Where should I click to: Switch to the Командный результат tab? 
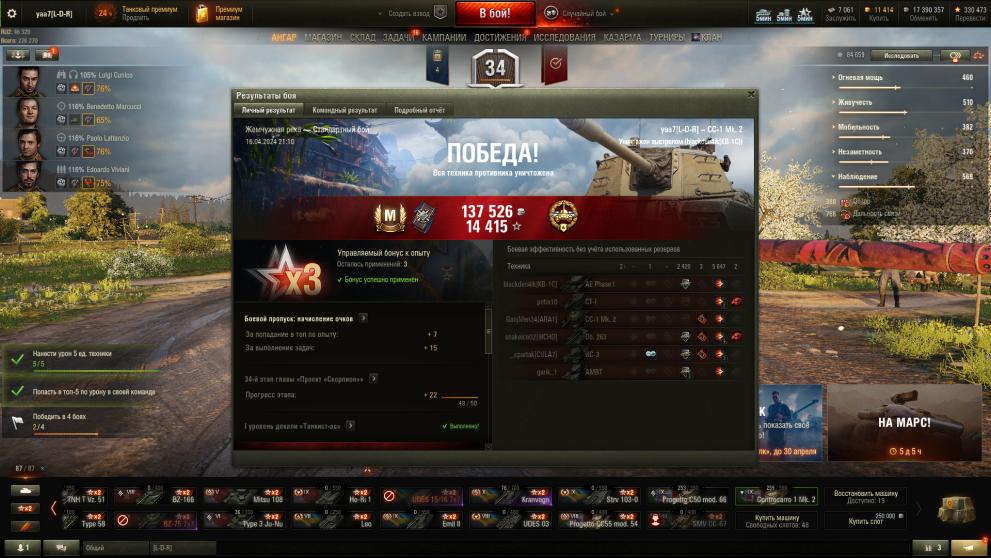pos(344,110)
